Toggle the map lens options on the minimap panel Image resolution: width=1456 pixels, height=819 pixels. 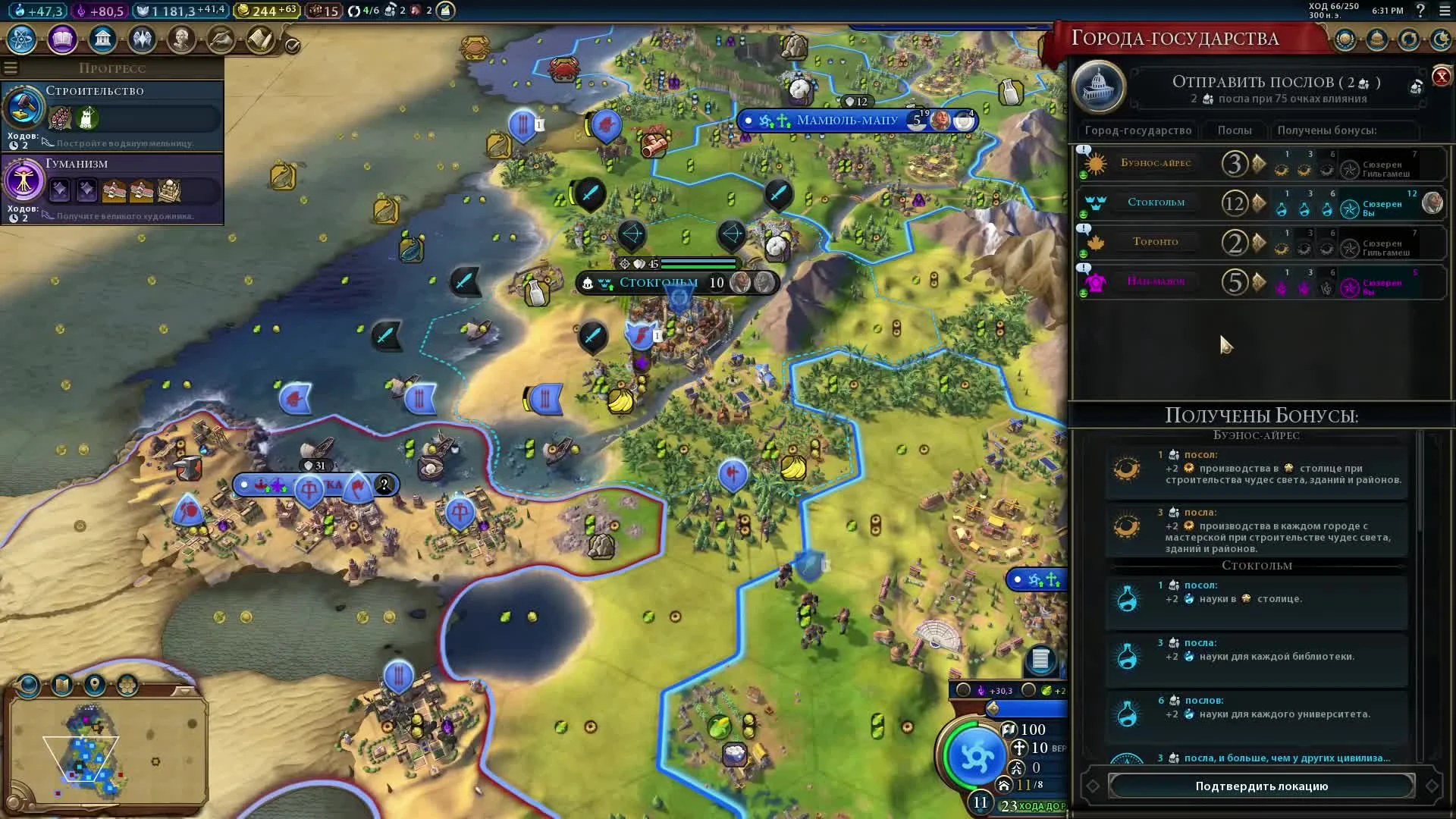click(28, 685)
